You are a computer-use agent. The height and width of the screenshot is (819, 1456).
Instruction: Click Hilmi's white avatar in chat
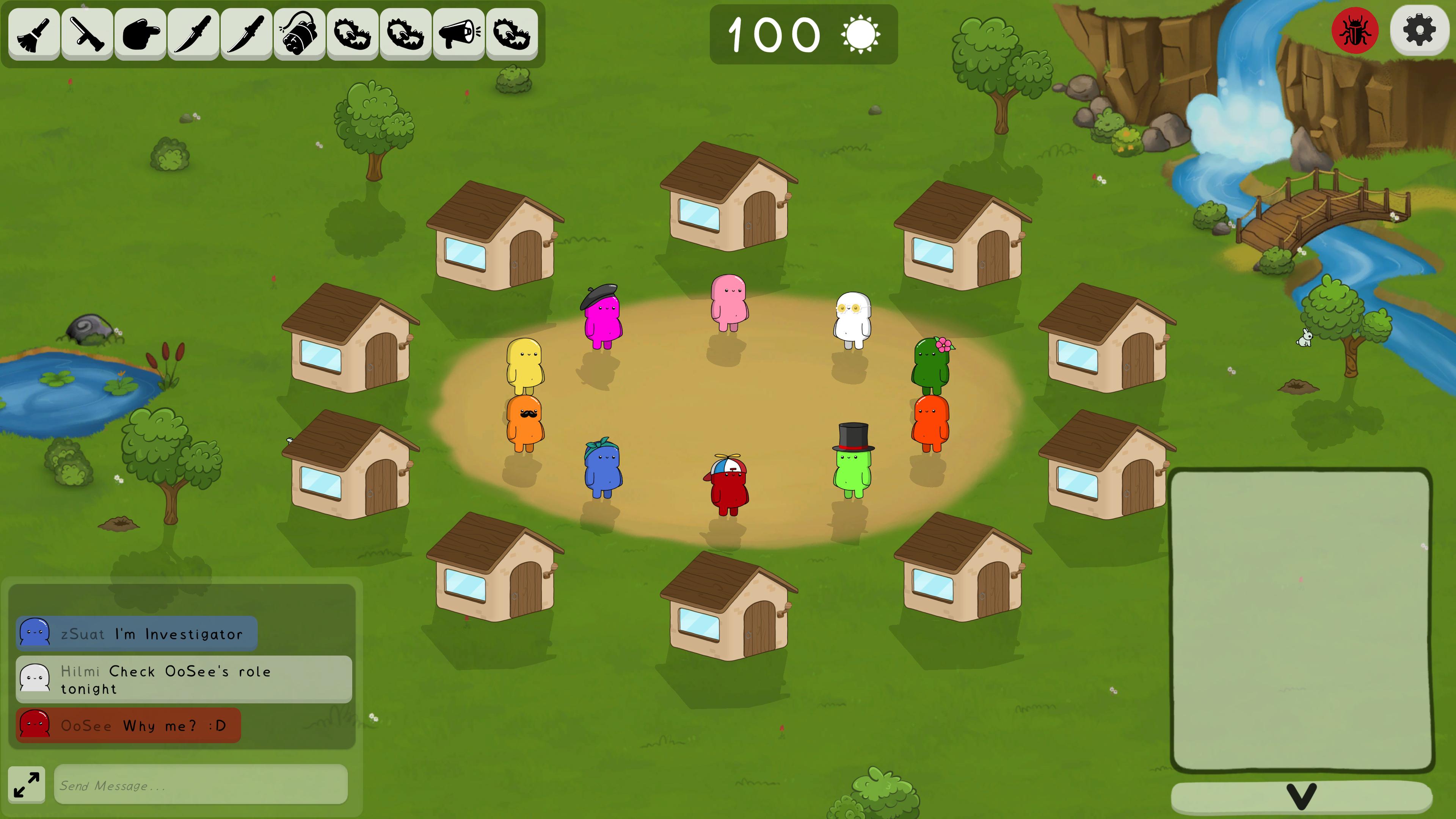click(35, 679)
